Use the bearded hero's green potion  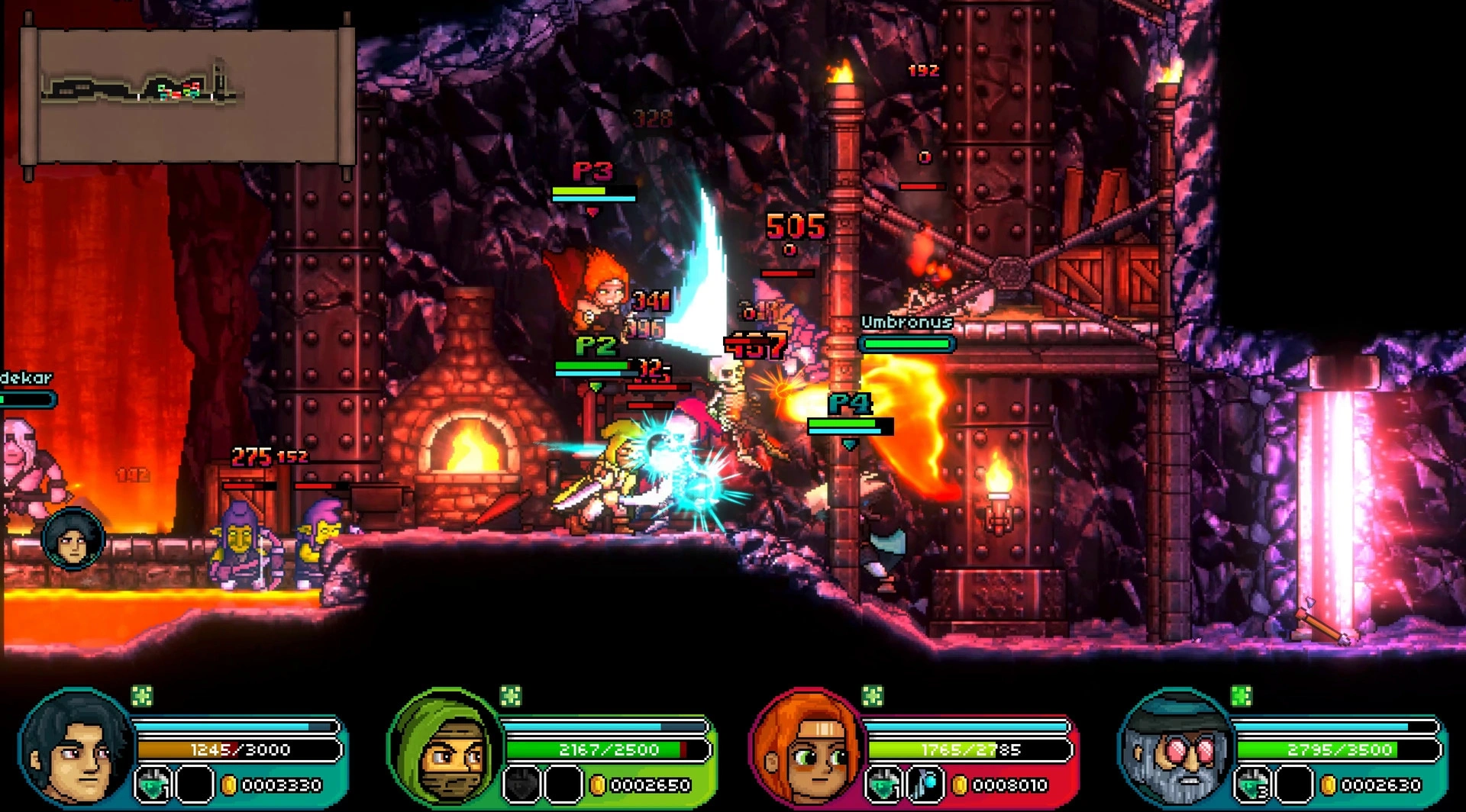[1253, 785]
